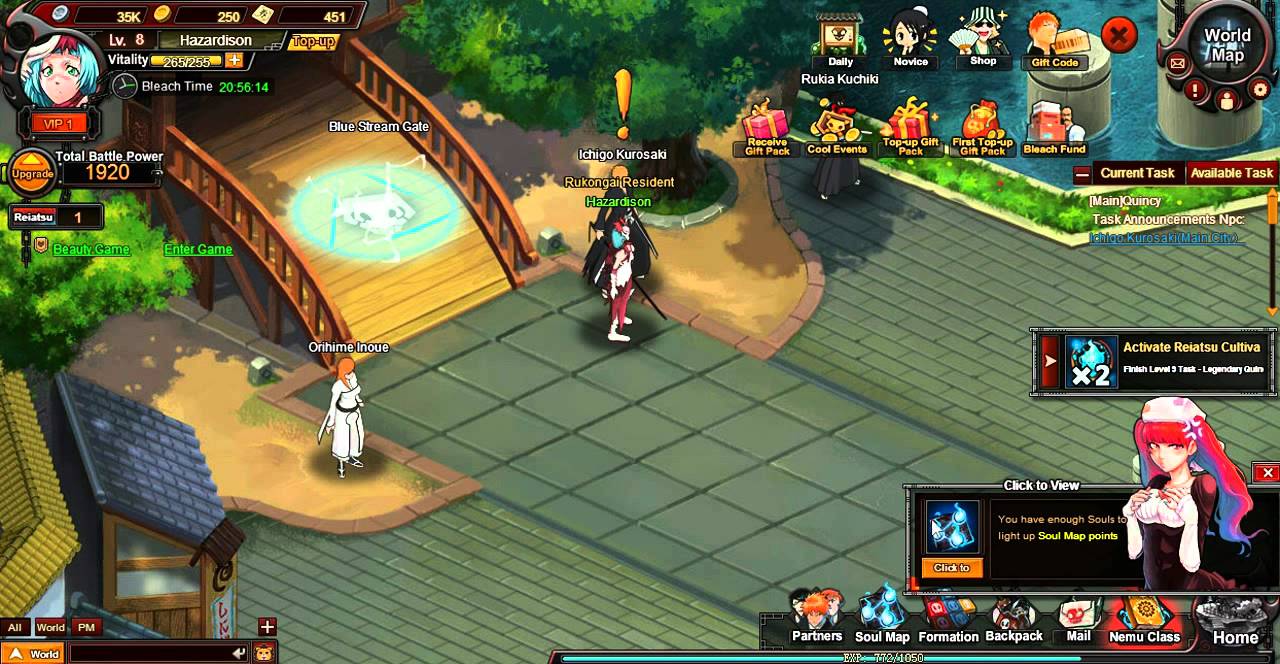Open the Daily menu icon

pos(840,42)
